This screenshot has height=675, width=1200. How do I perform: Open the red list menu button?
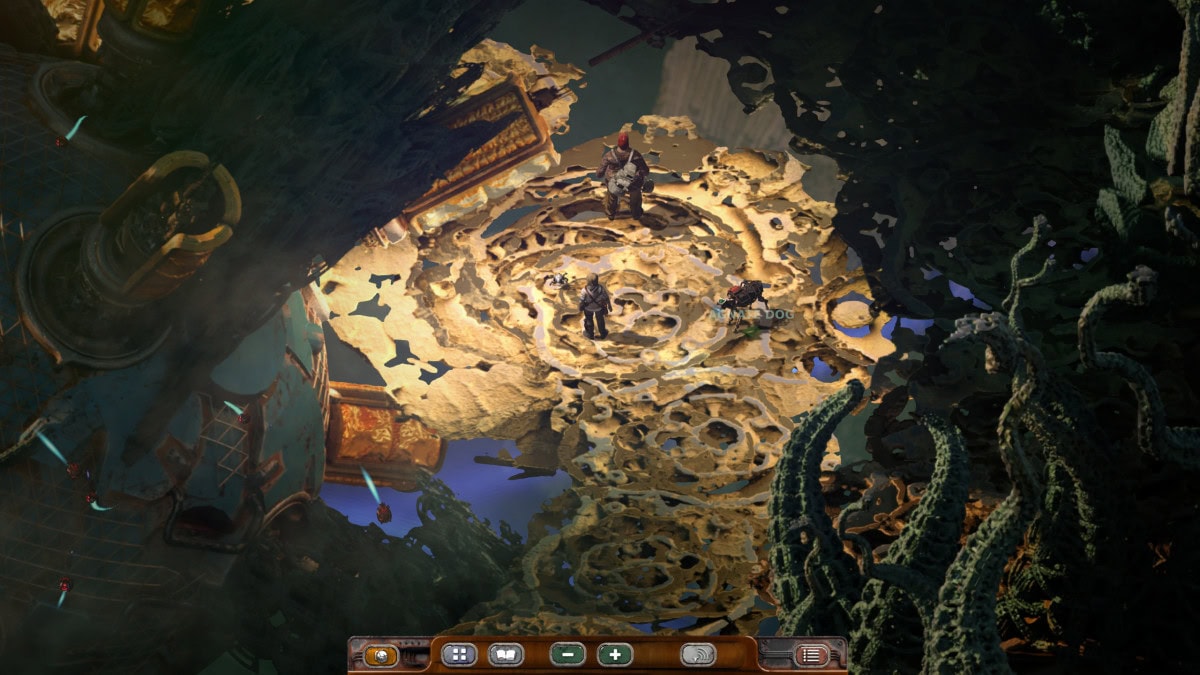point(811,656)
